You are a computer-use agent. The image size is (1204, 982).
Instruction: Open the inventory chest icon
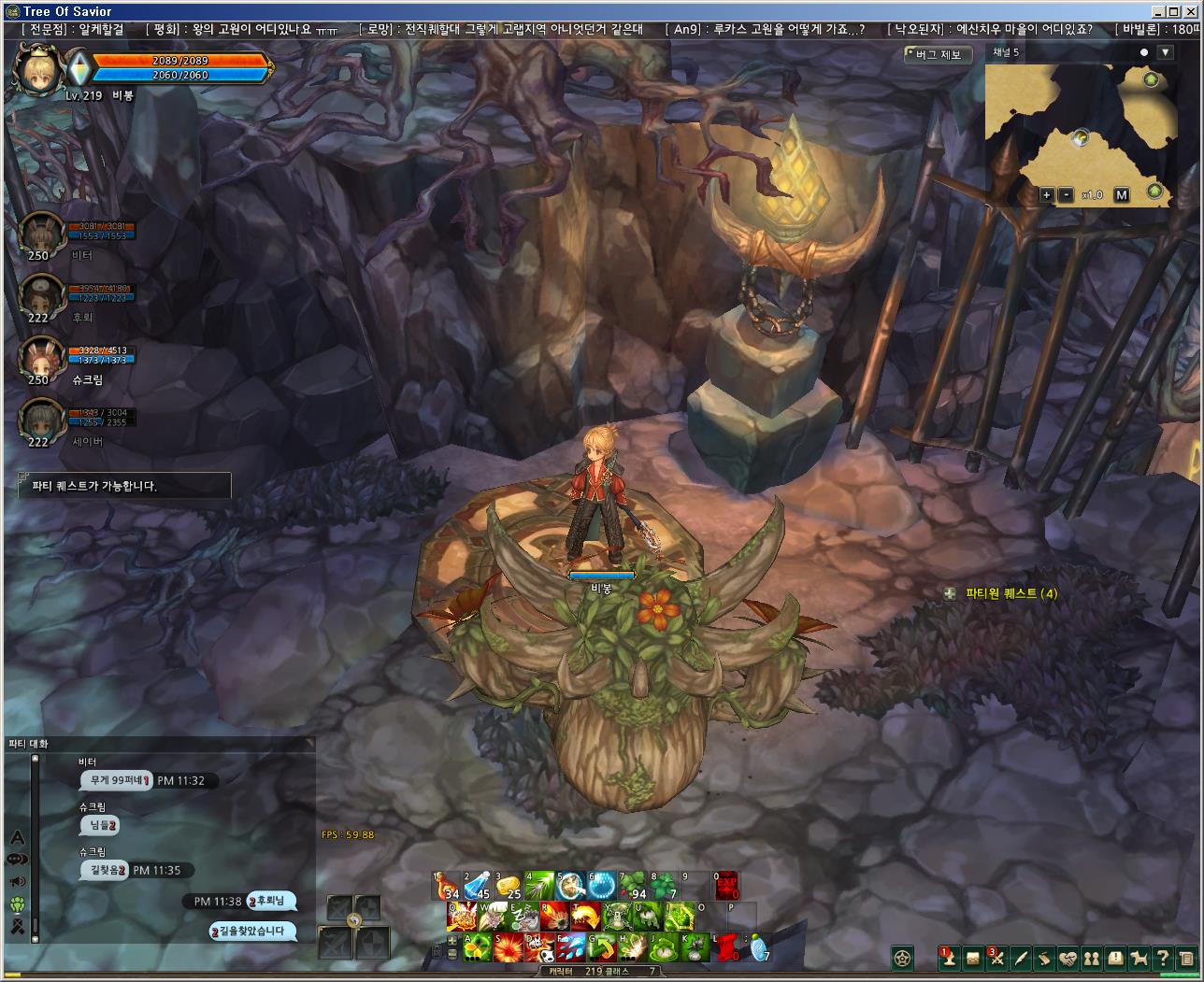(x=973, y=958)
